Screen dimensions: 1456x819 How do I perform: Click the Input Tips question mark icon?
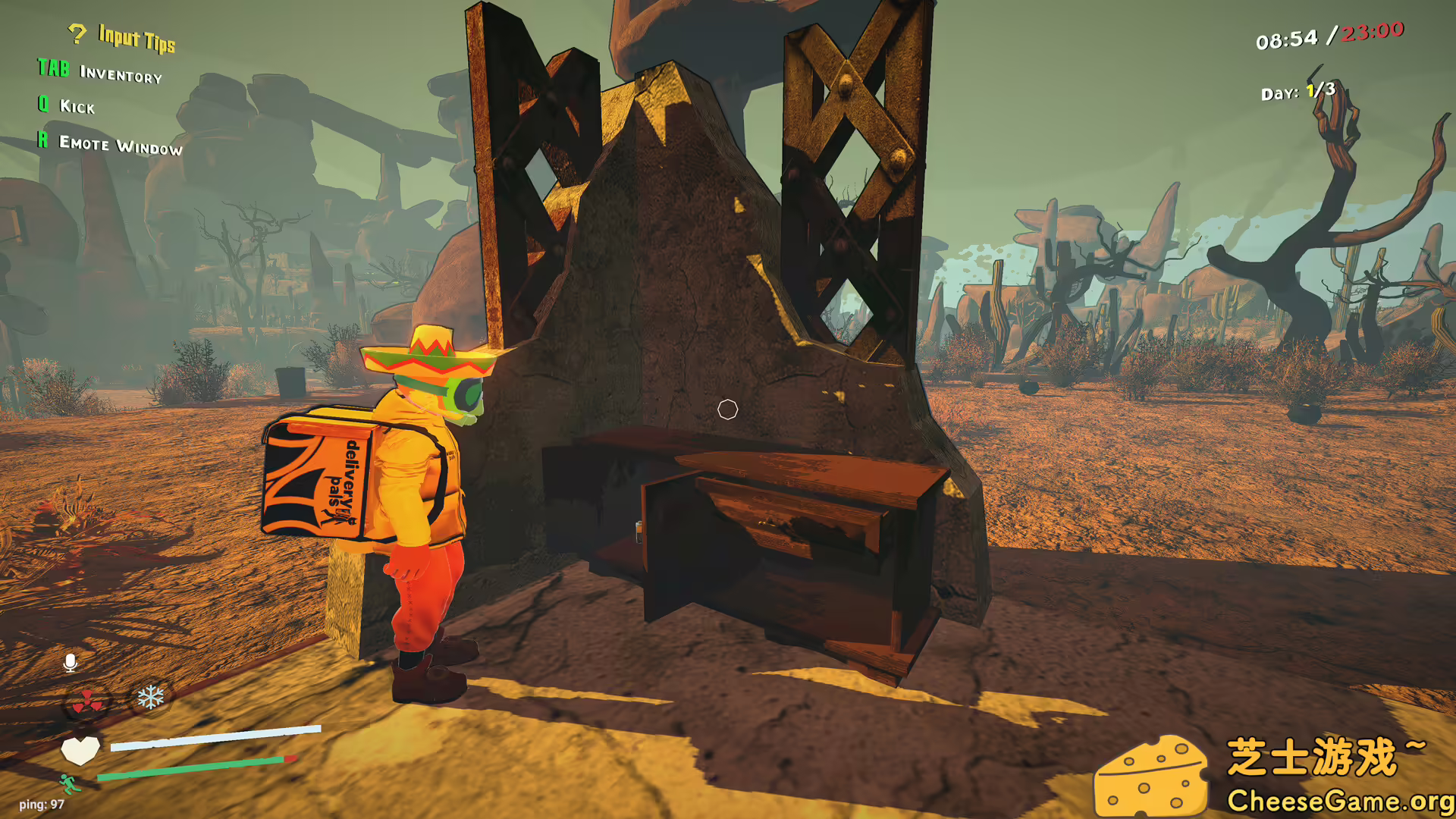(77, 33)
